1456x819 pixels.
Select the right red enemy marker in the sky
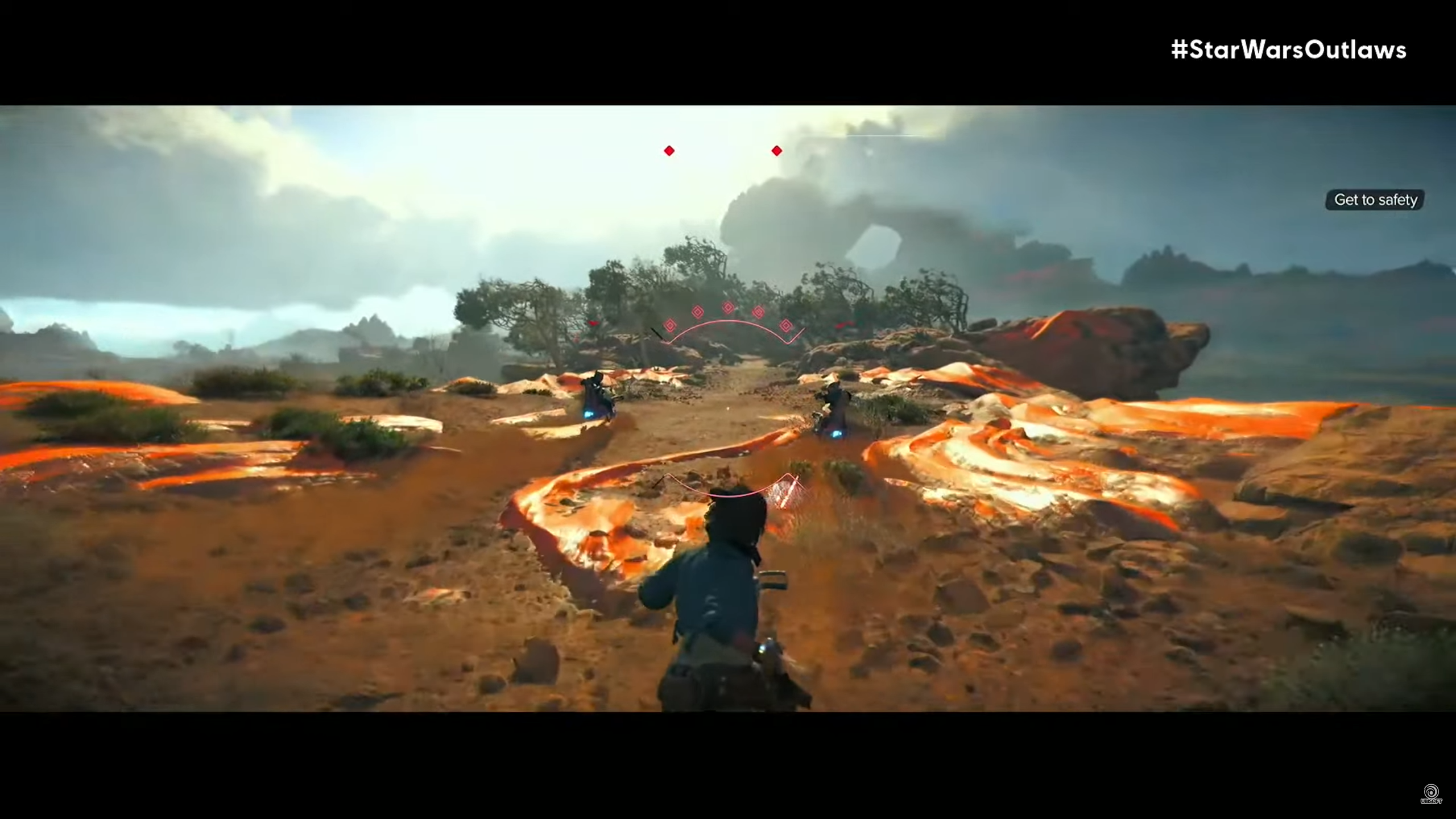[776, 150]
